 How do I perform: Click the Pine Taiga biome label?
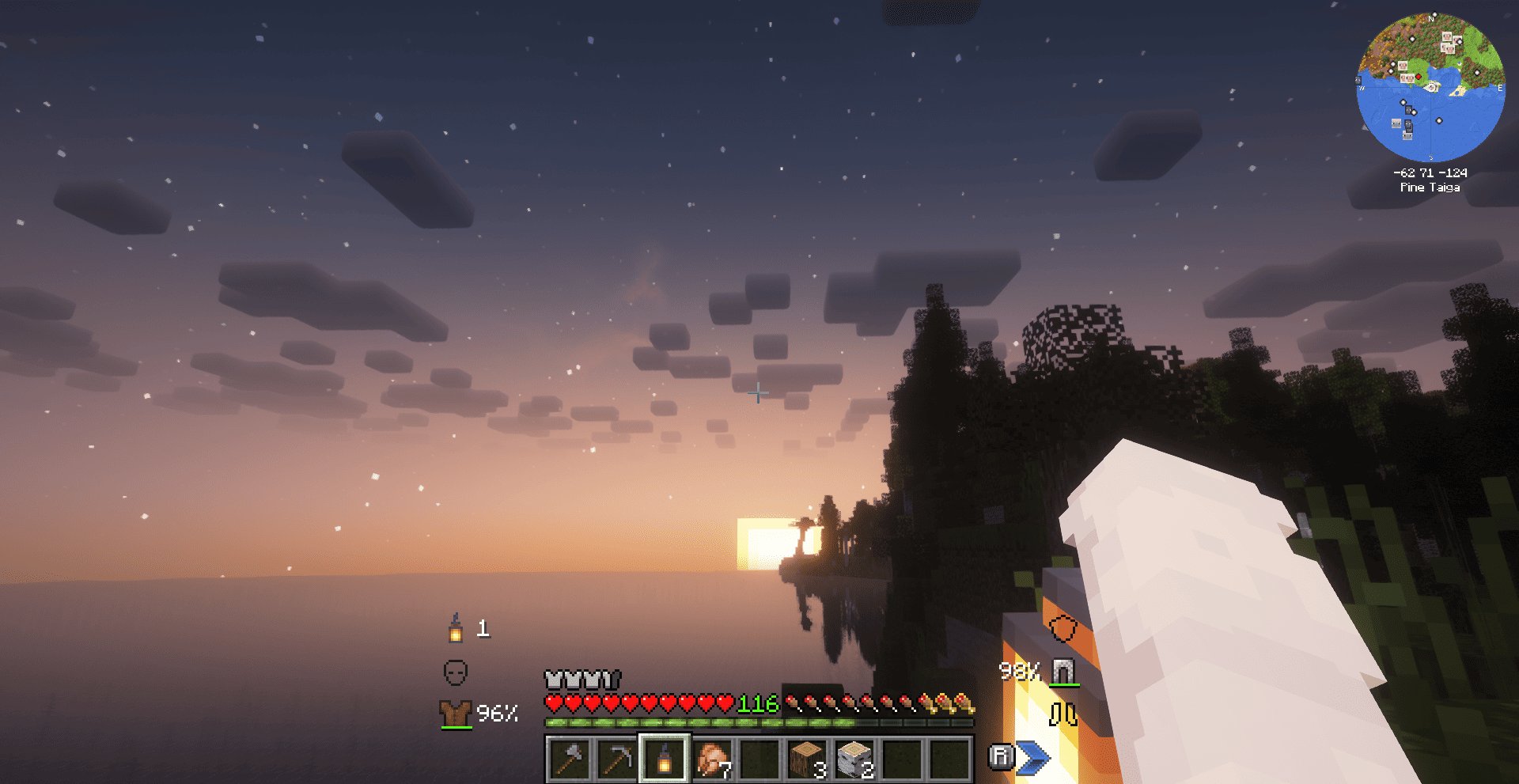[1430, 187]
